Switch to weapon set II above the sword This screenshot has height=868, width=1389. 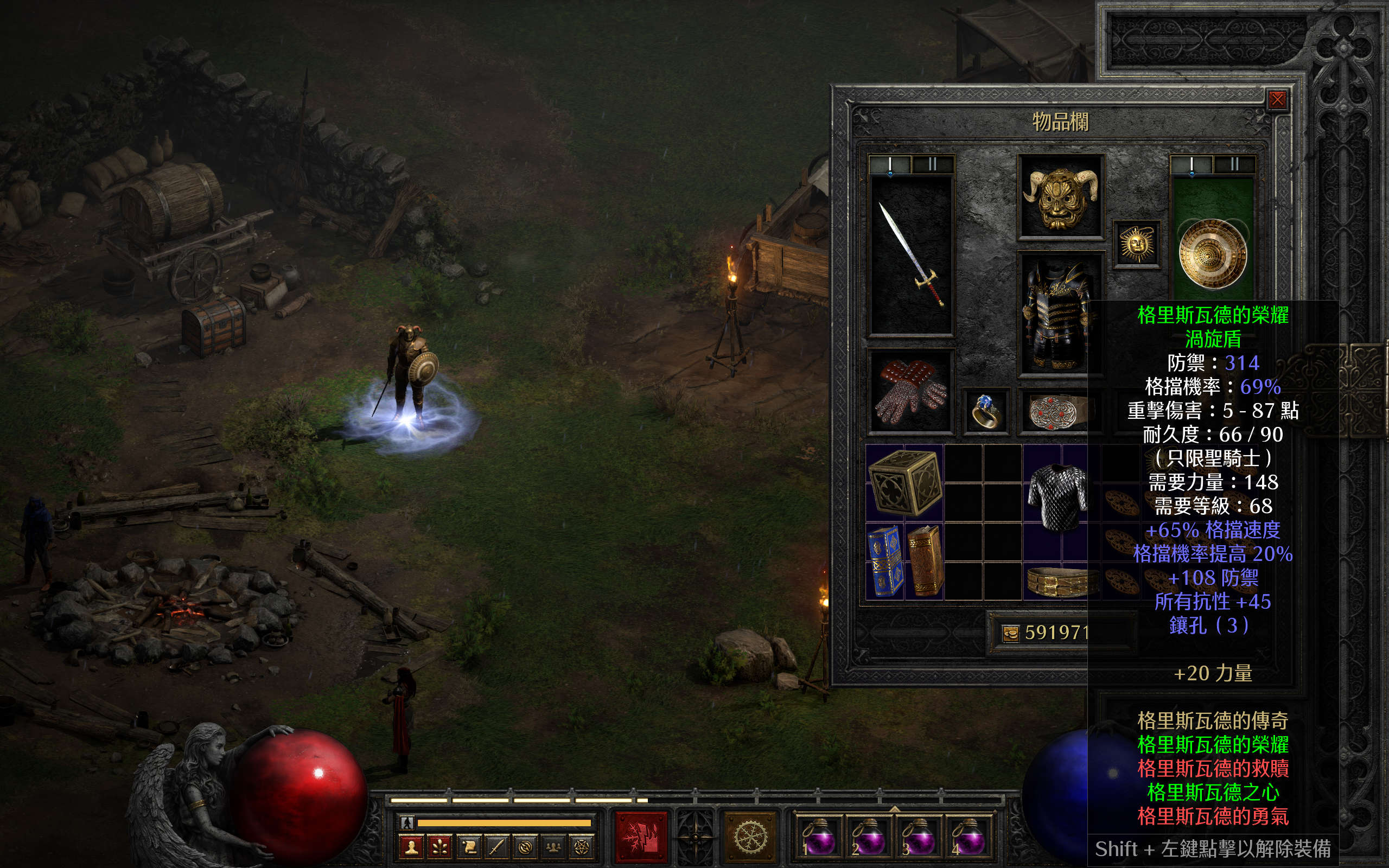(x=933, y=165)
